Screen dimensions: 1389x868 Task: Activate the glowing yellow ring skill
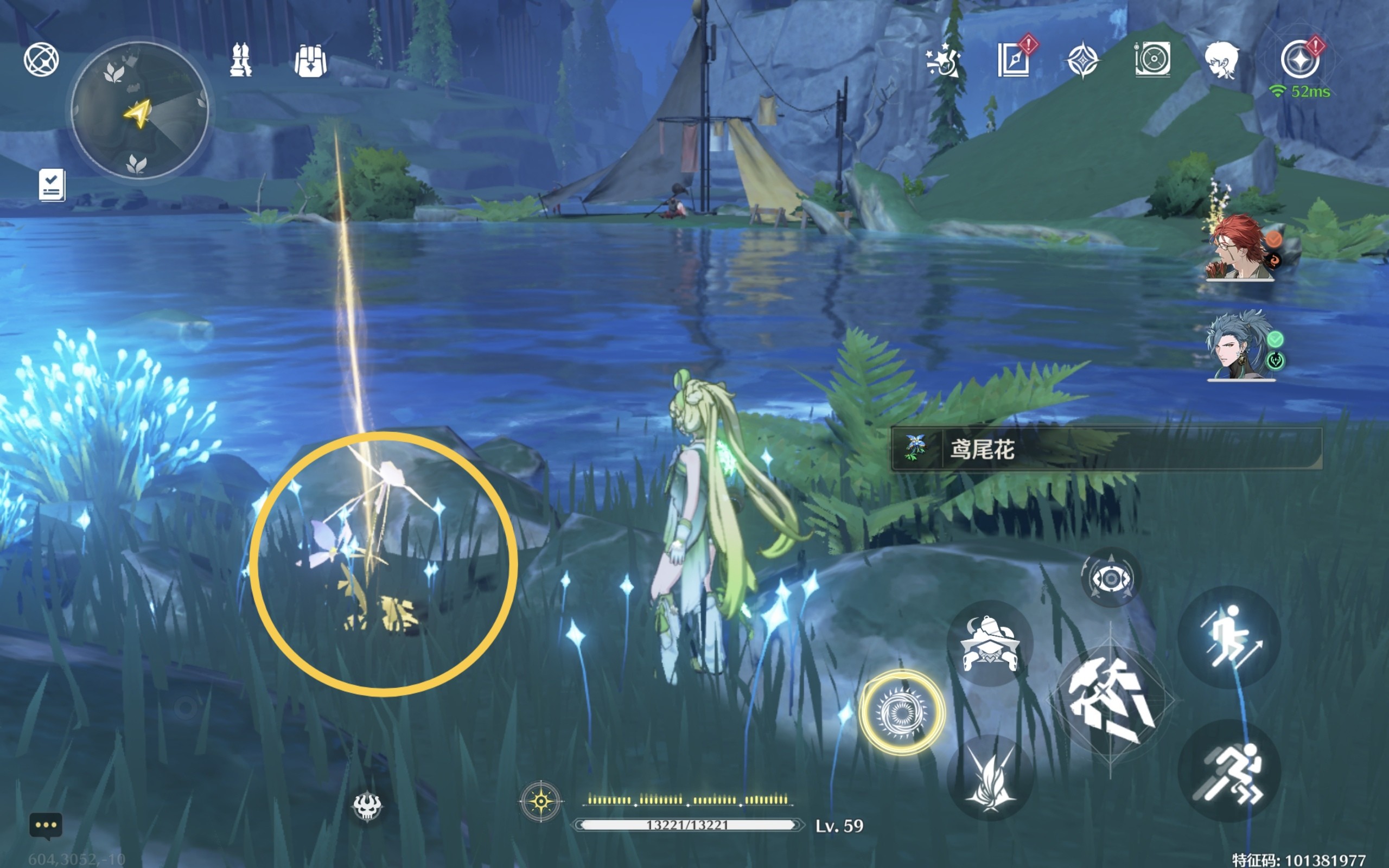click(x=902, y=712)
